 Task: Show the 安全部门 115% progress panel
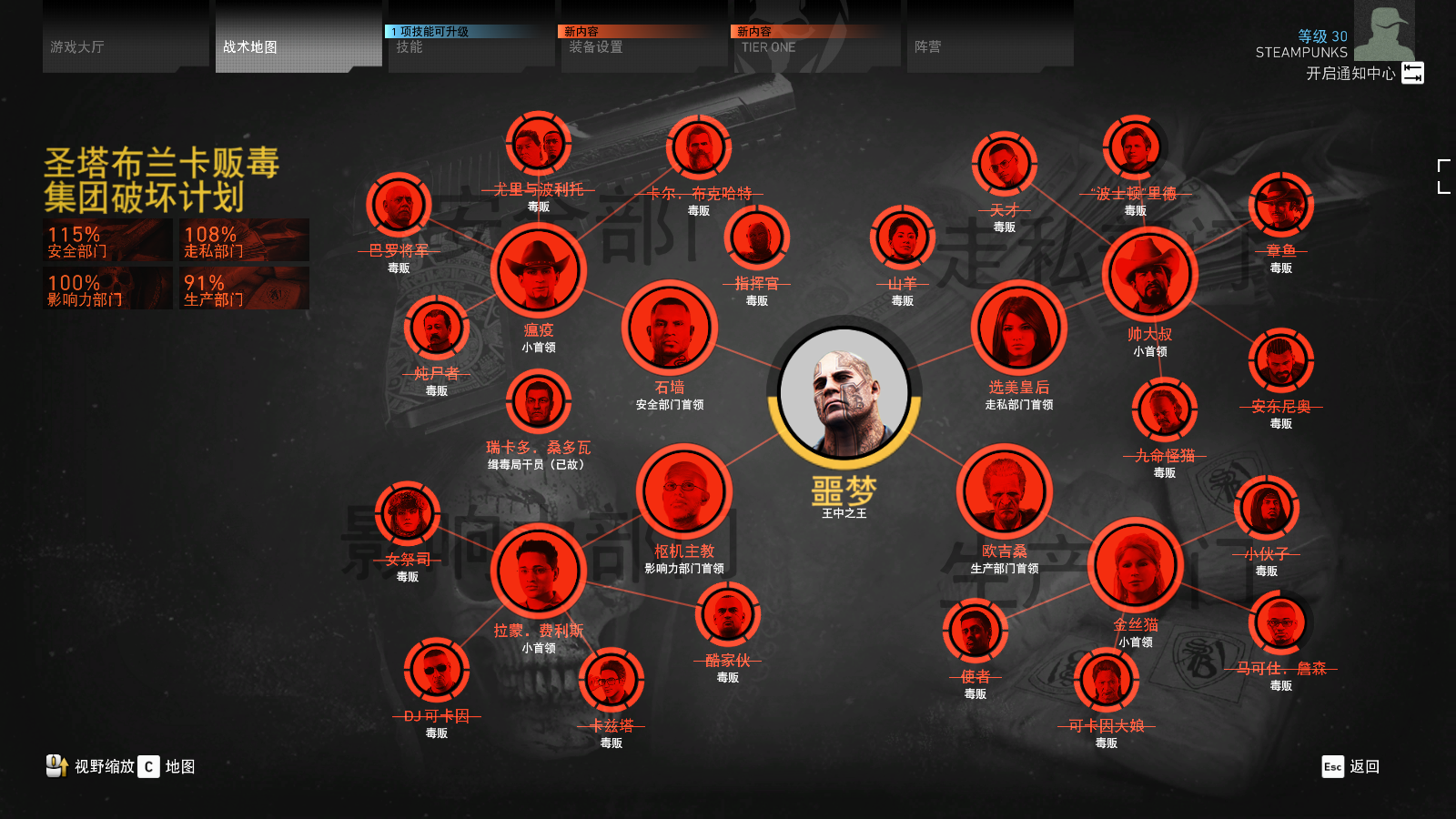pos(107,240)
